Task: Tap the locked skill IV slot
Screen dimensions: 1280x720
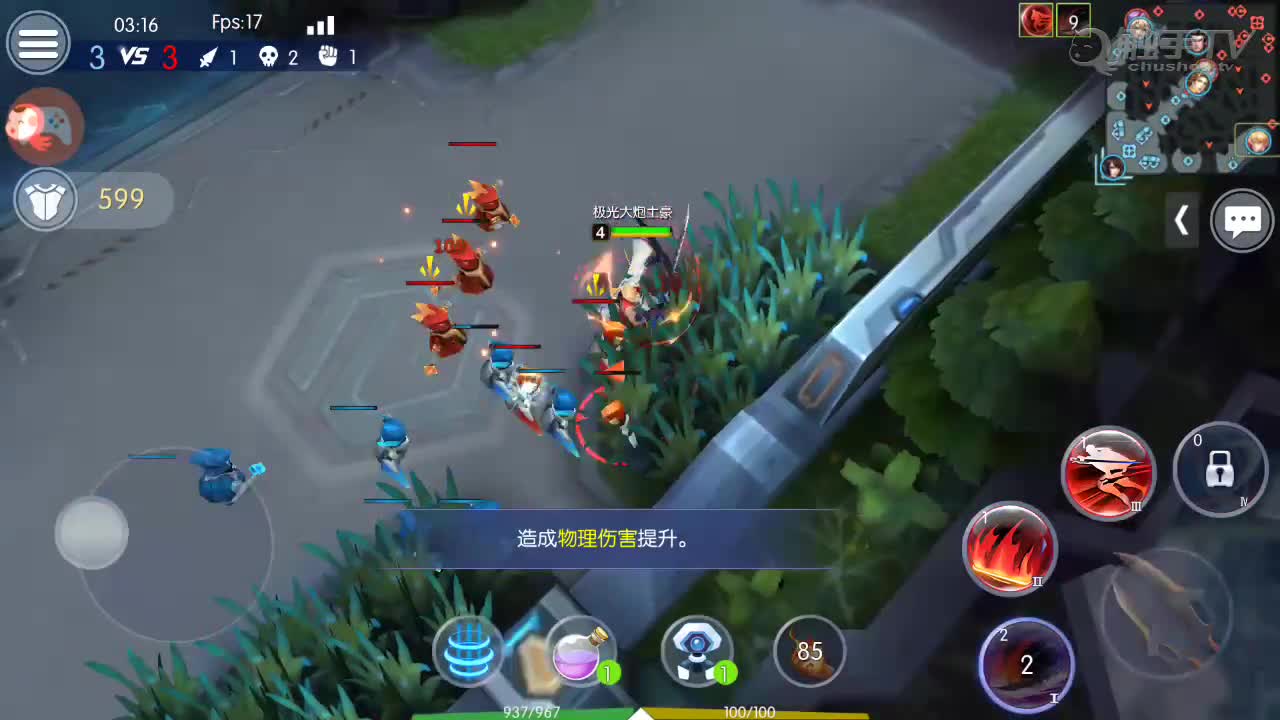Action: (x=1220, y=470)
